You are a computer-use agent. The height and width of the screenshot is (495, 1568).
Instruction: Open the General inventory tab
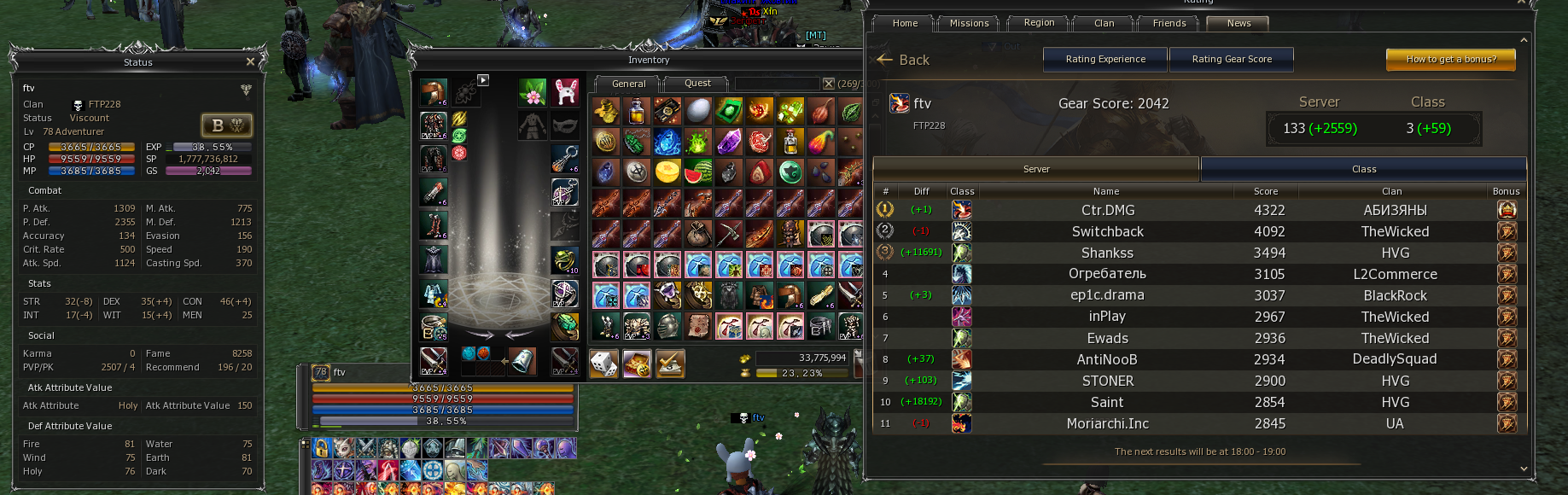click(x=628, y=84)
